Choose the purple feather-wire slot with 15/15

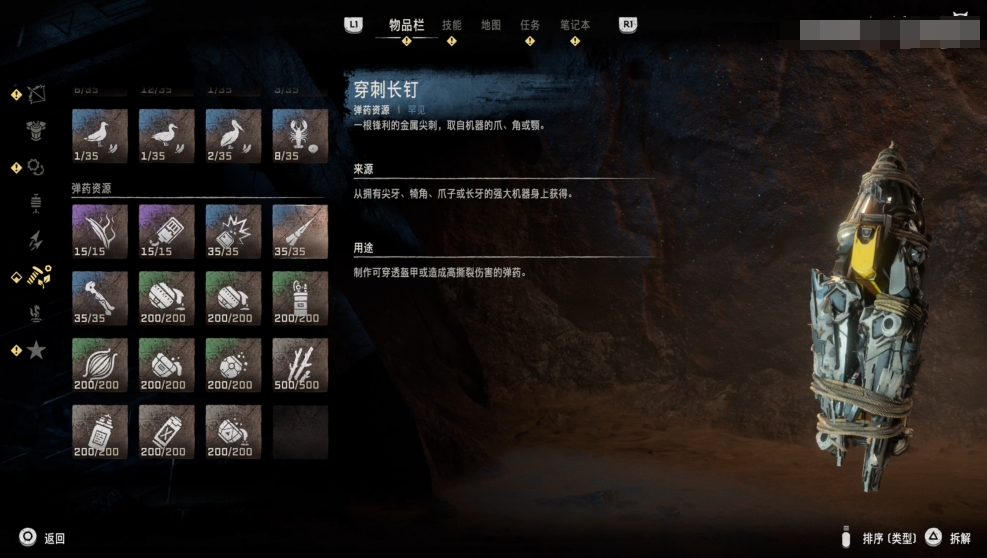[100, 231]
